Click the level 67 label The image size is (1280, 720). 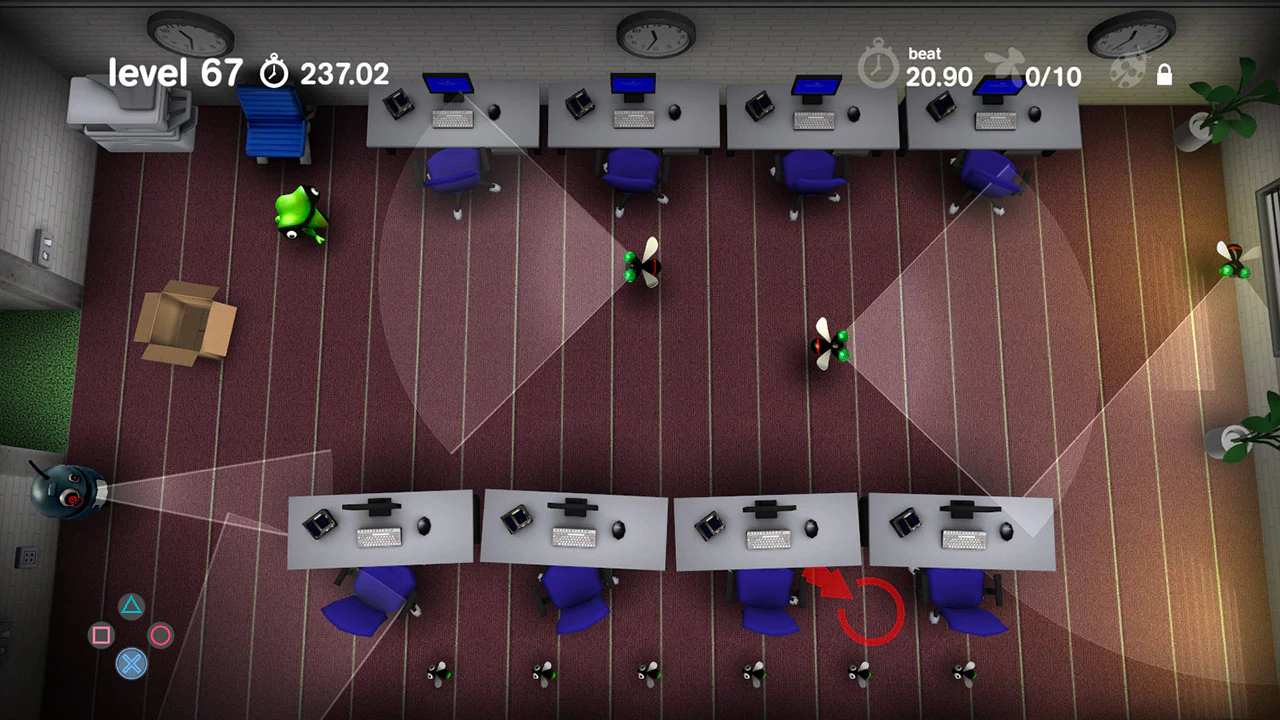coord(175,73)
